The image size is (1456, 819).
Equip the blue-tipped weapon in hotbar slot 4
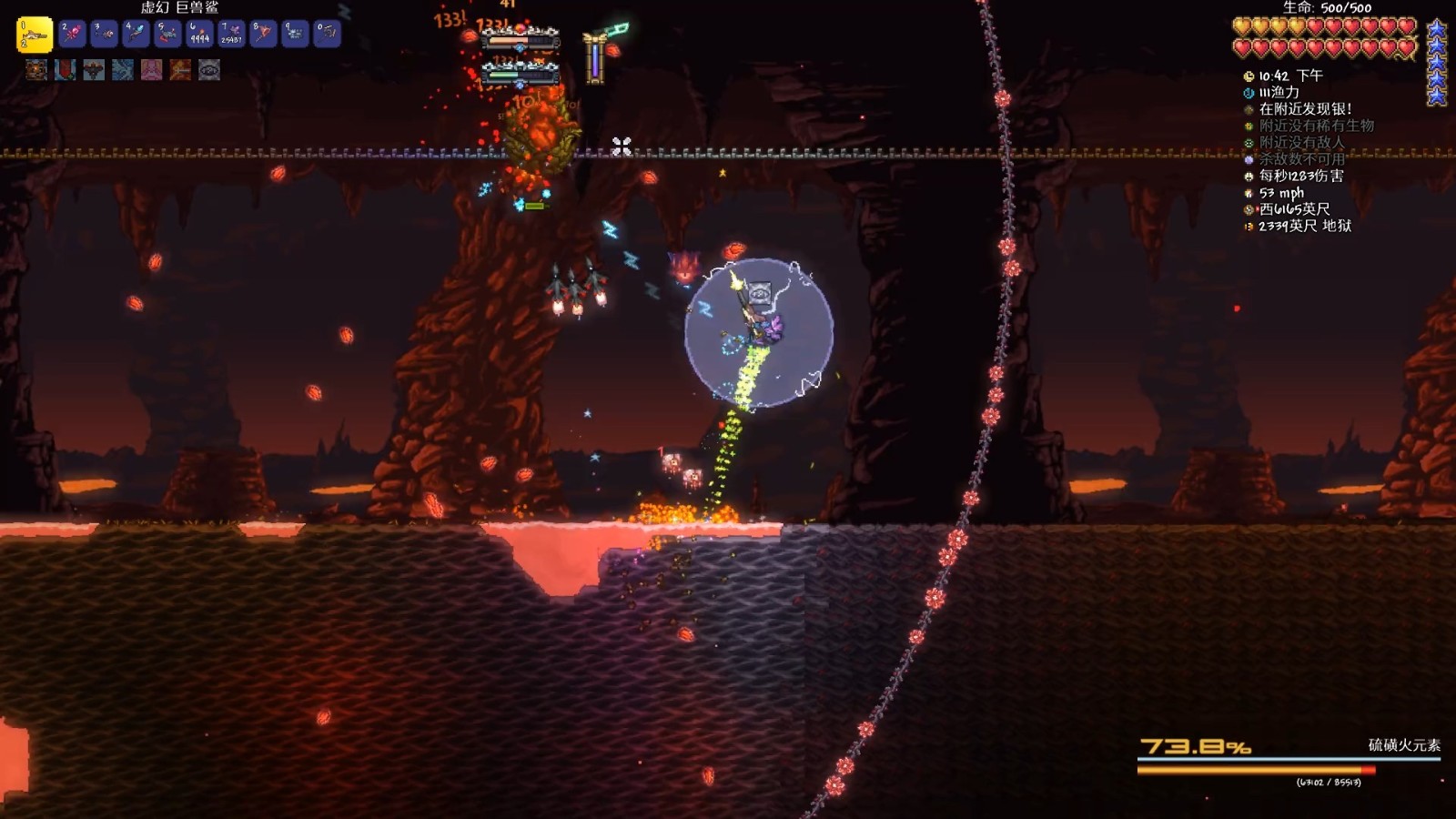pyautogui.click(x=136, y=35)
